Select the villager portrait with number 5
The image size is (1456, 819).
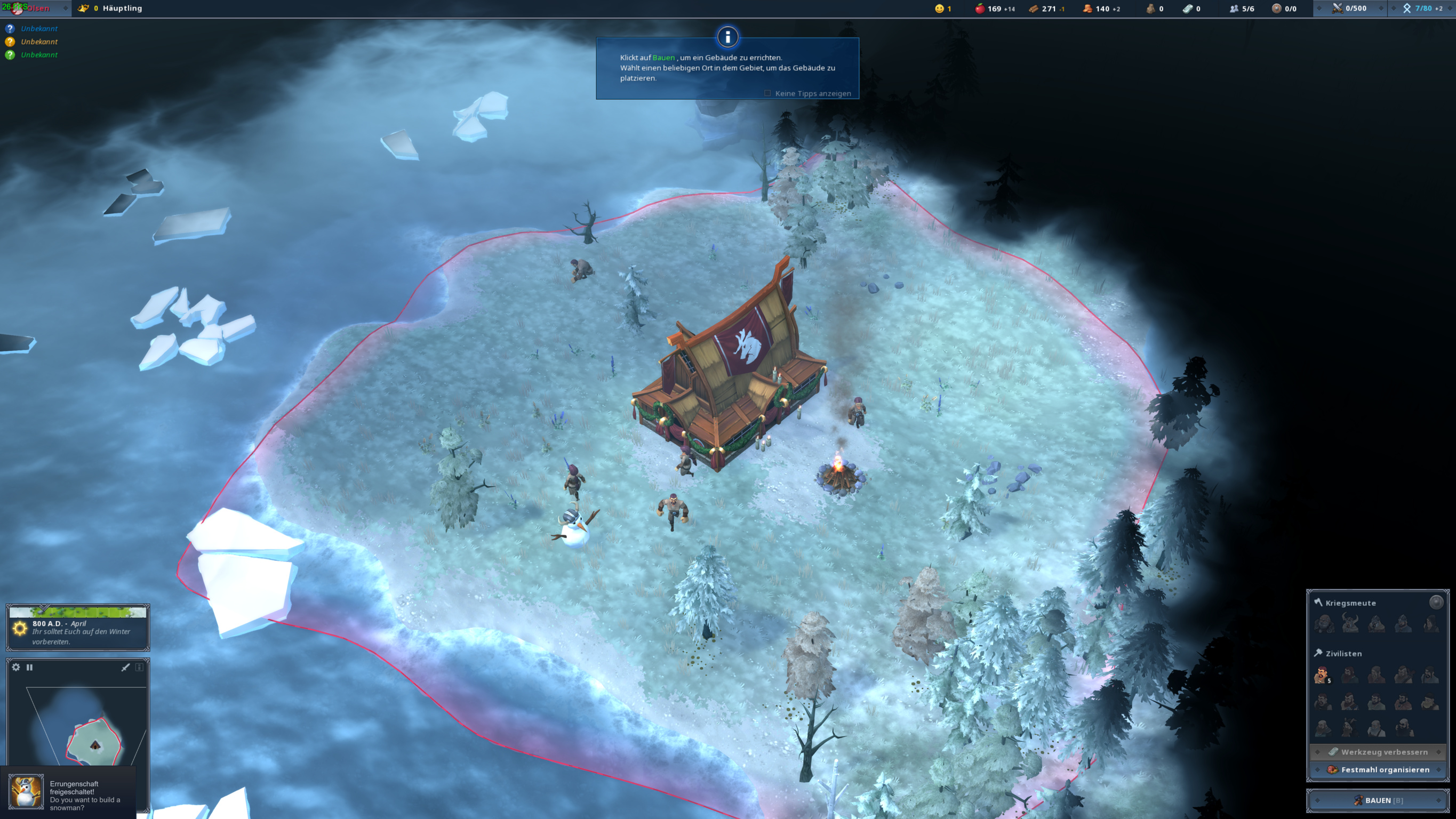point(1322,675)
